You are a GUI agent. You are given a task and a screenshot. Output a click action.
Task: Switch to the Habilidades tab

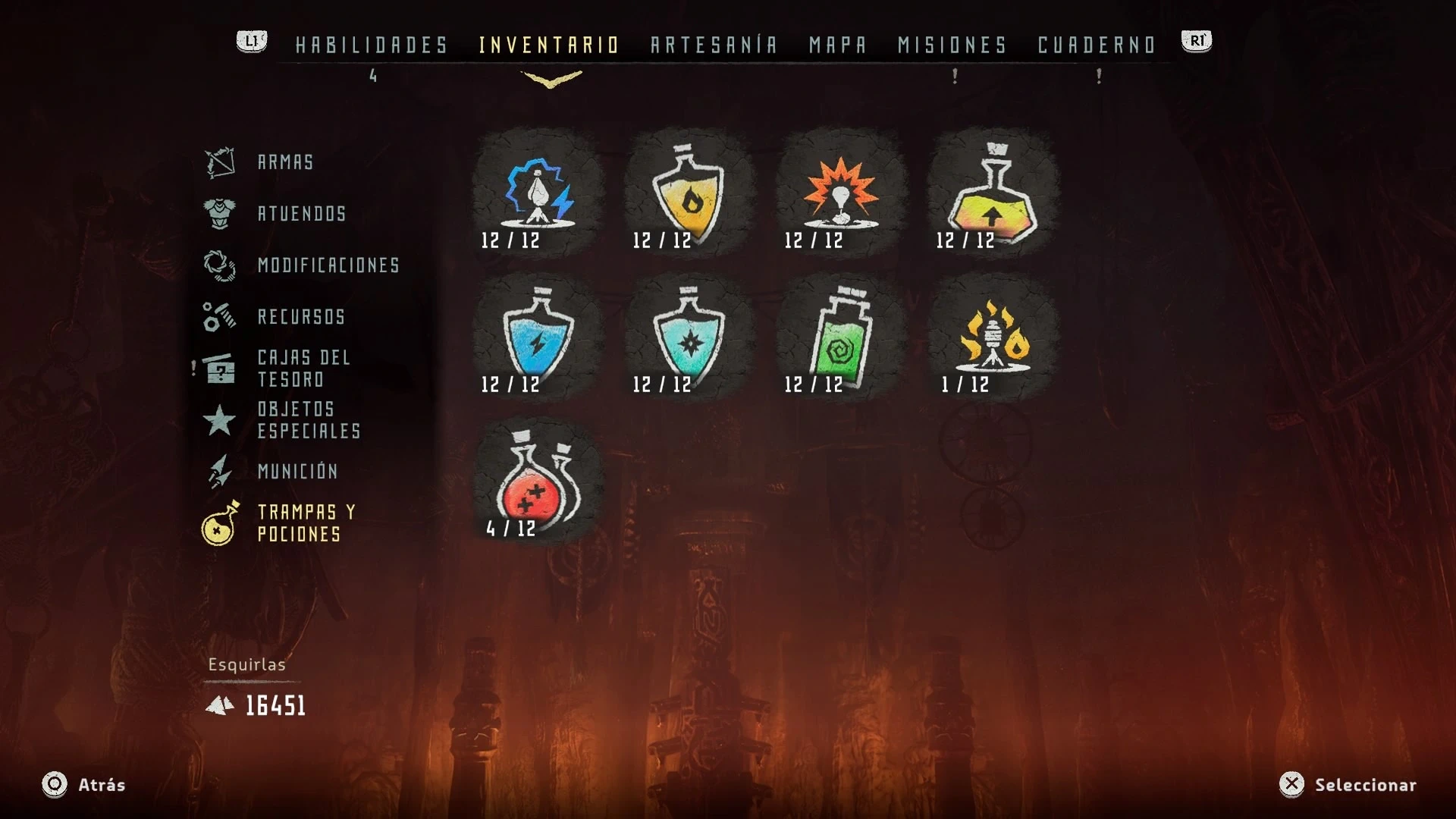click(x=372, y=45)
